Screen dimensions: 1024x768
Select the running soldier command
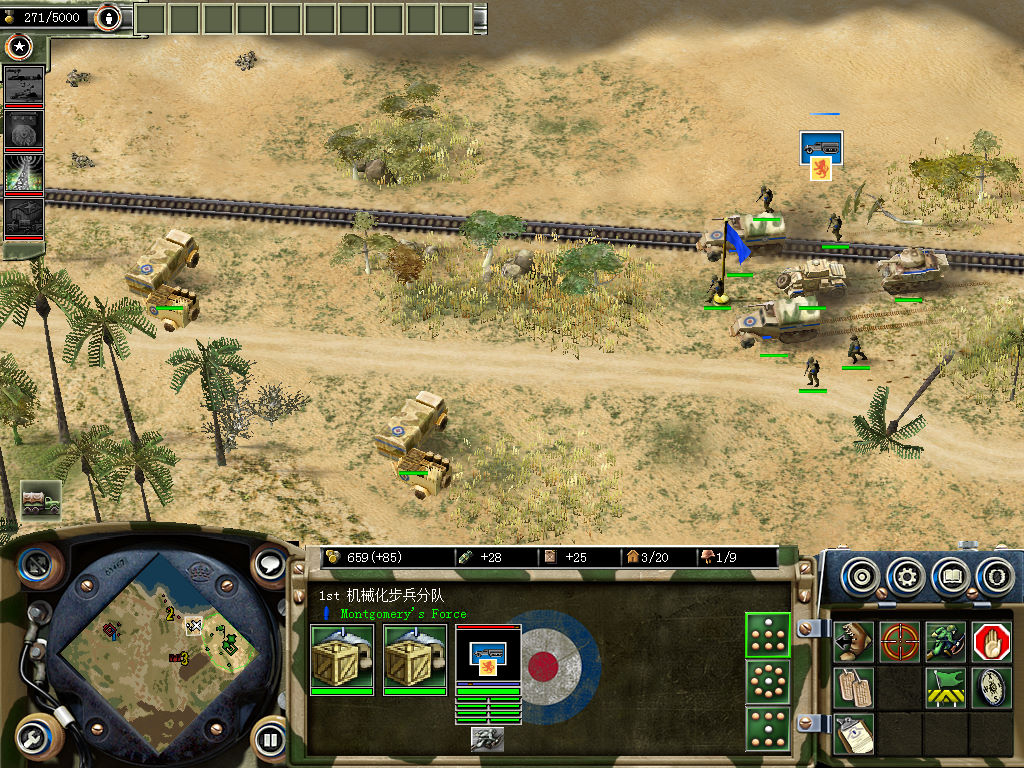pos(945,641)
